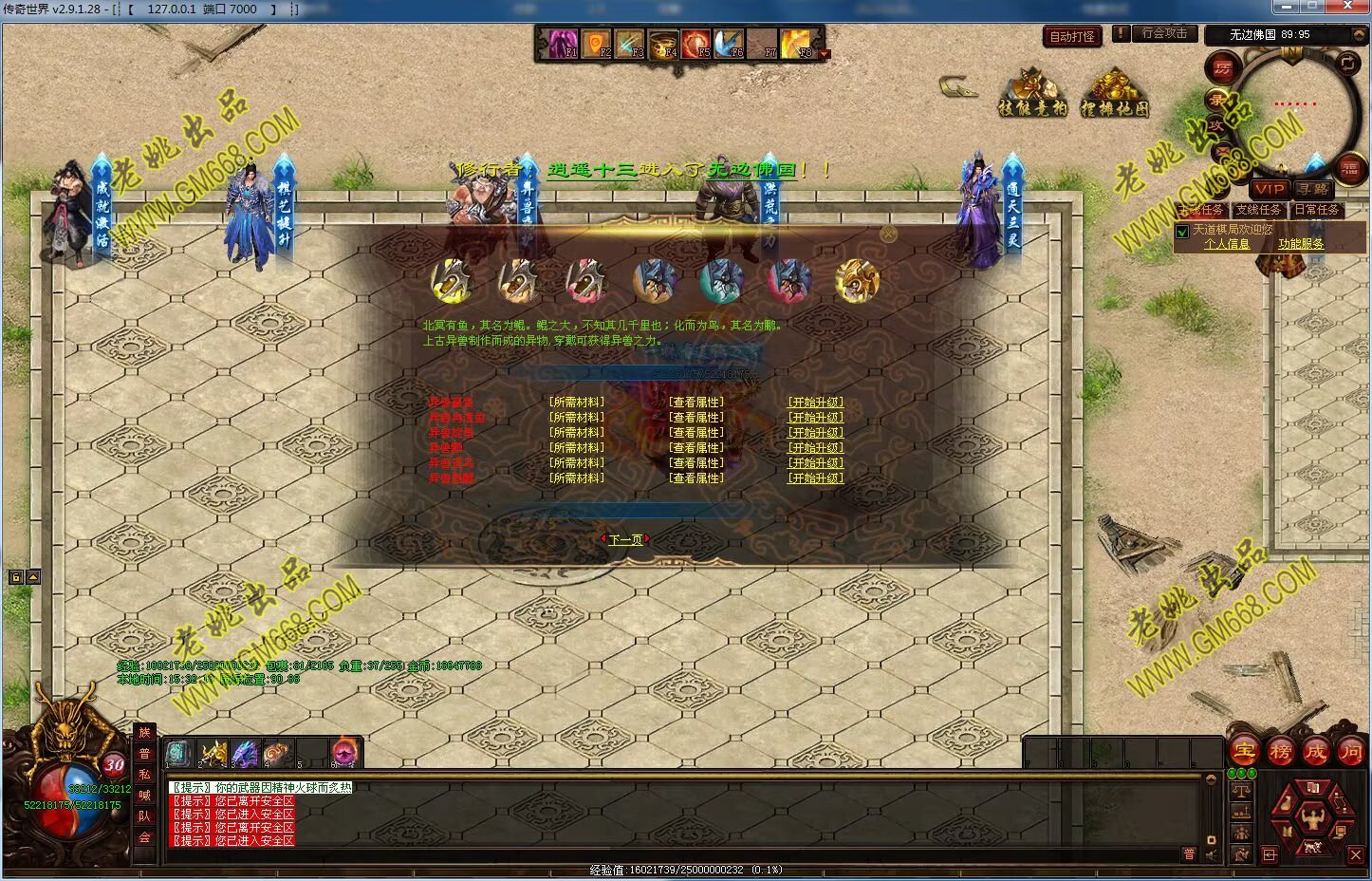Image resolution: width=1372 pixels, height=881 pixels.
Task: Activate the F1 purple skill icon
Action: (559, 43)
